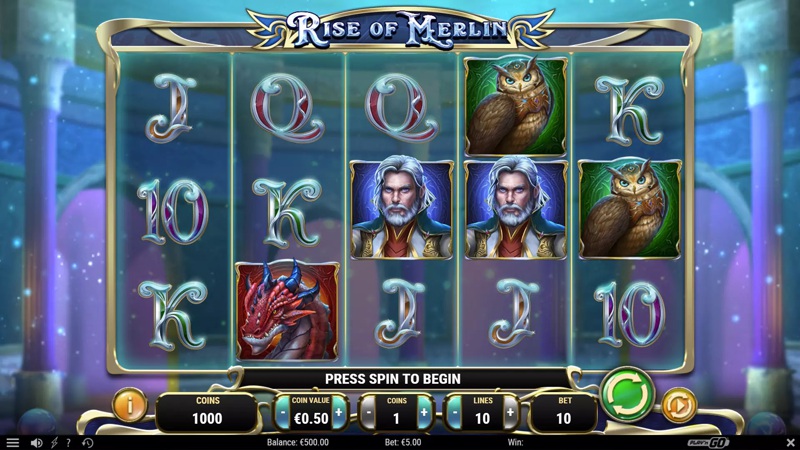This screenshot has height=450, width=800.
Task: Increase the coin value
Action: (338, 412)
